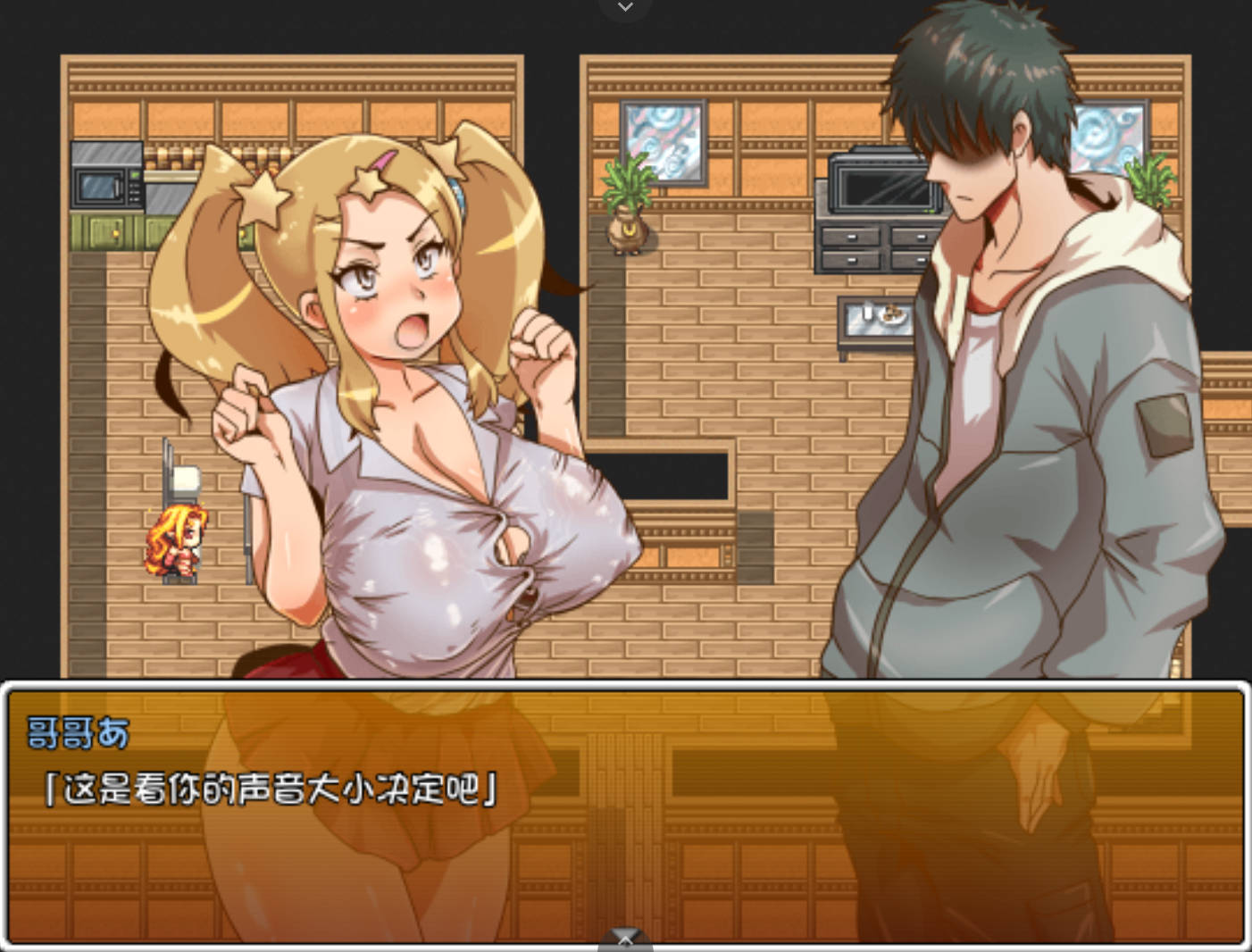Expand the dialogue log with the bottom arrow

pyautogui.click(x=624, y=939)
